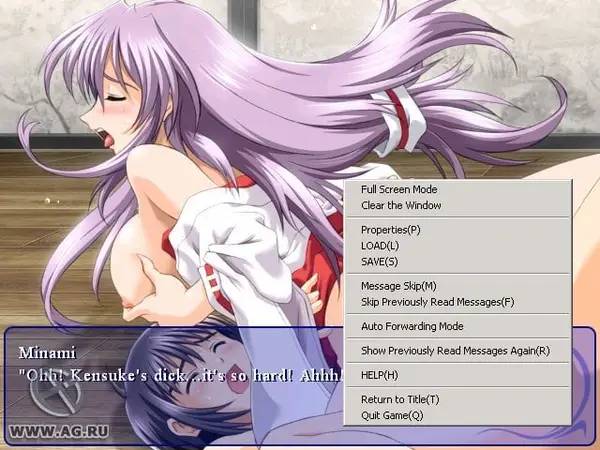This screenshot has height=450, width=600.
Task: Choose Return to Title(T)
Action: [400, 399]
